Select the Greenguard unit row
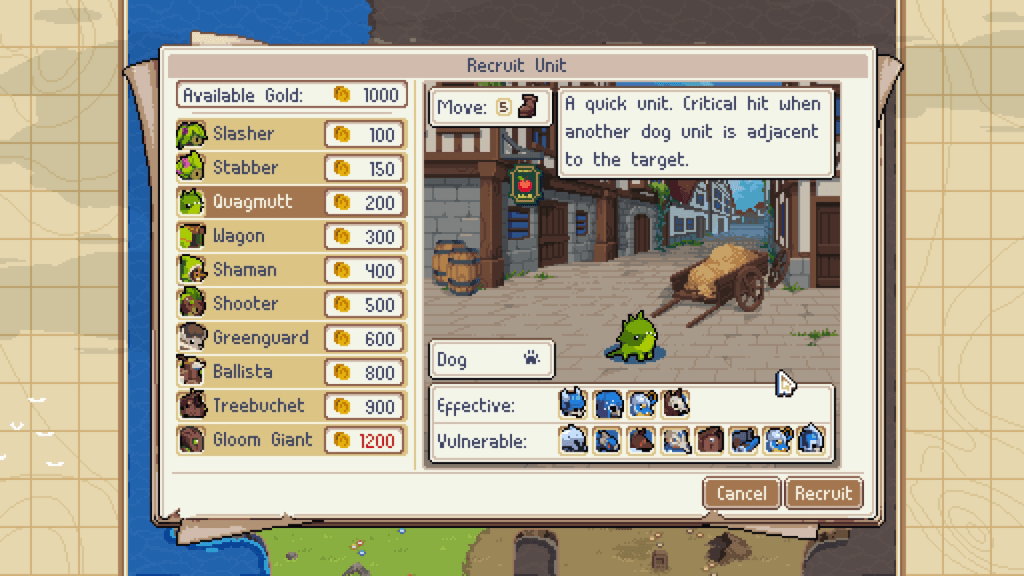This screenshot has height=576, width=1024. click(291, 338)
